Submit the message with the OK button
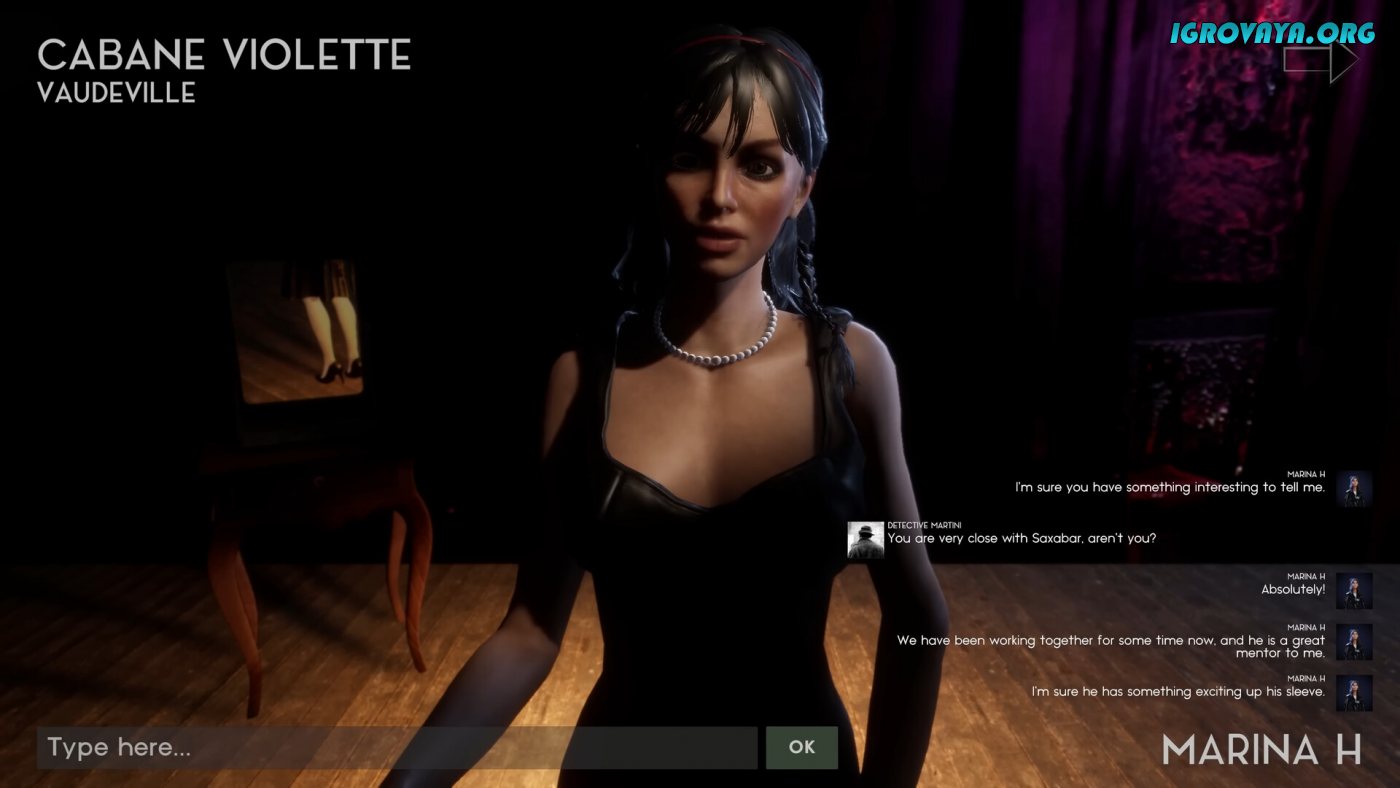Screen dimensions: 1400x788 [x=801, y=747]
